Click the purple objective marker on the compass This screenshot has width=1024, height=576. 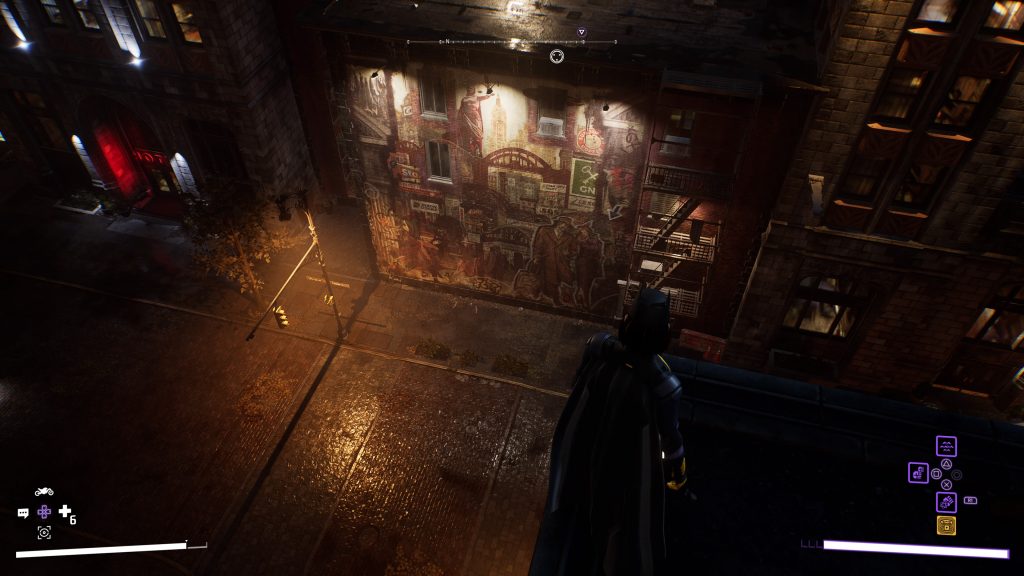point(582,32)
